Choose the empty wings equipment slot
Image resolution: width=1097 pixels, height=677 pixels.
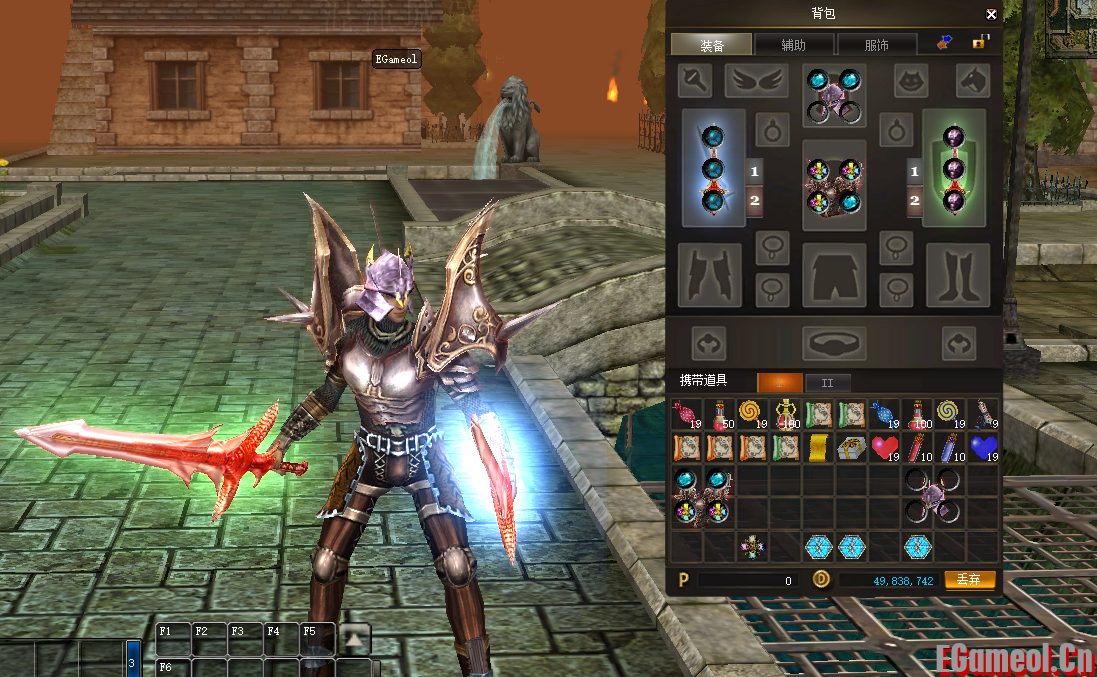[x=757, y=80]
